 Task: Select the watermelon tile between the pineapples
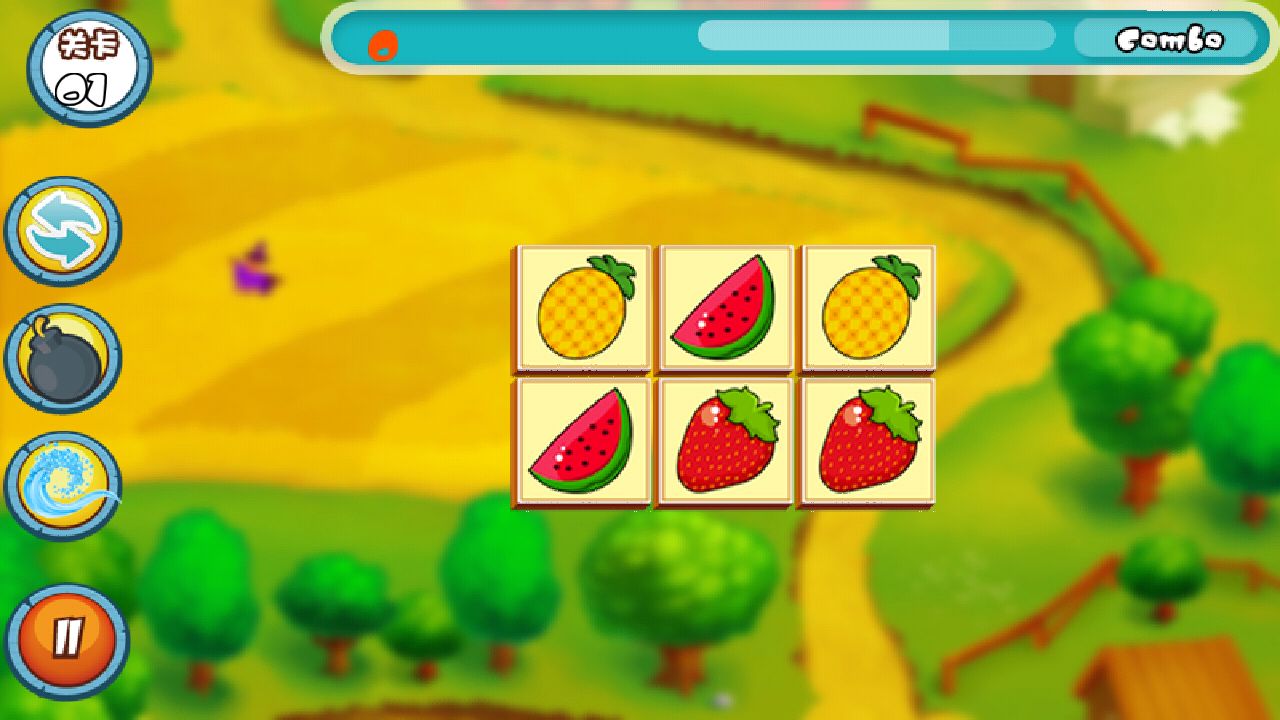(725, 308)
